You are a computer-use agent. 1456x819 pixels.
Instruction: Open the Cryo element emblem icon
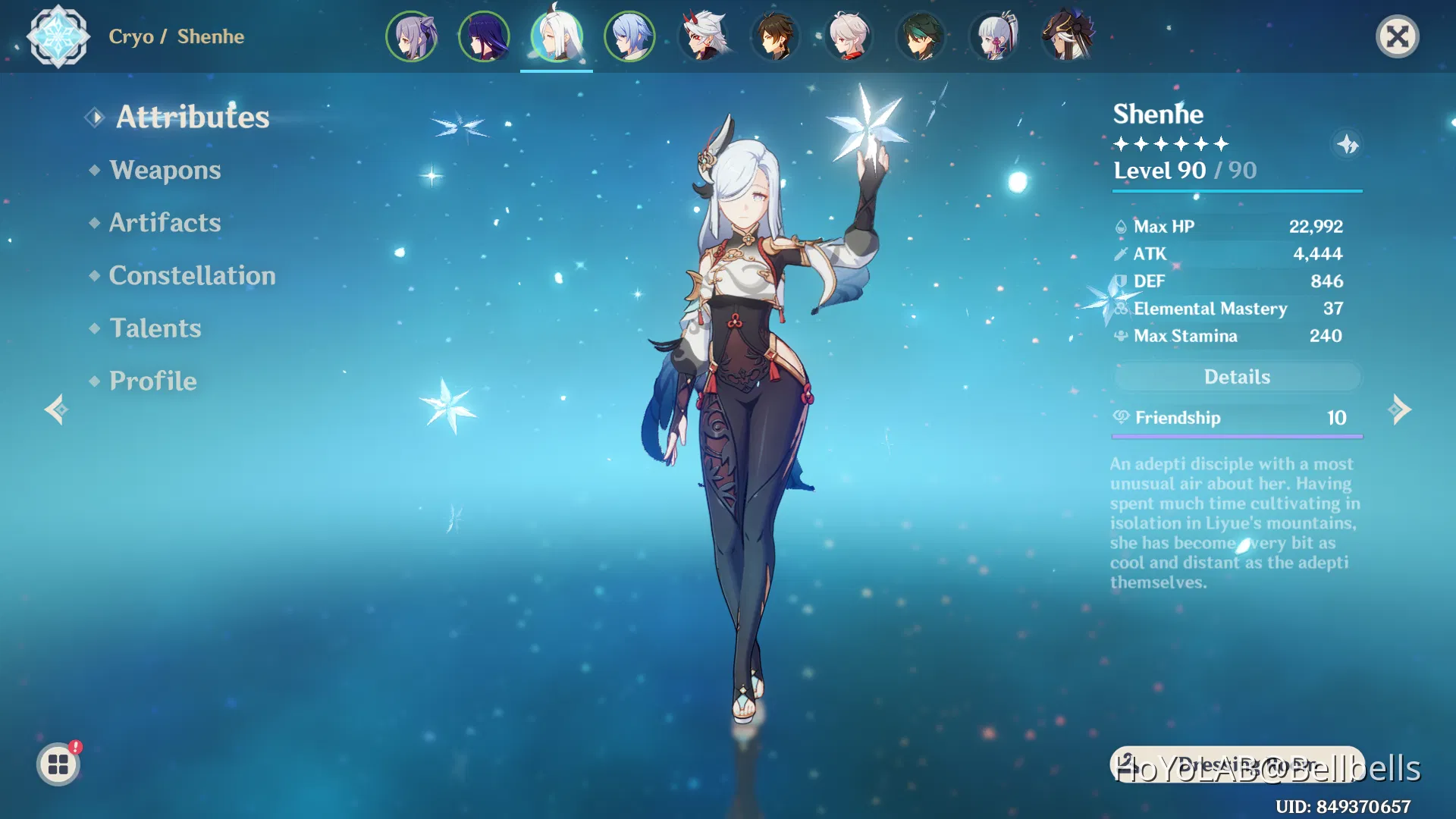click(59, 36)
